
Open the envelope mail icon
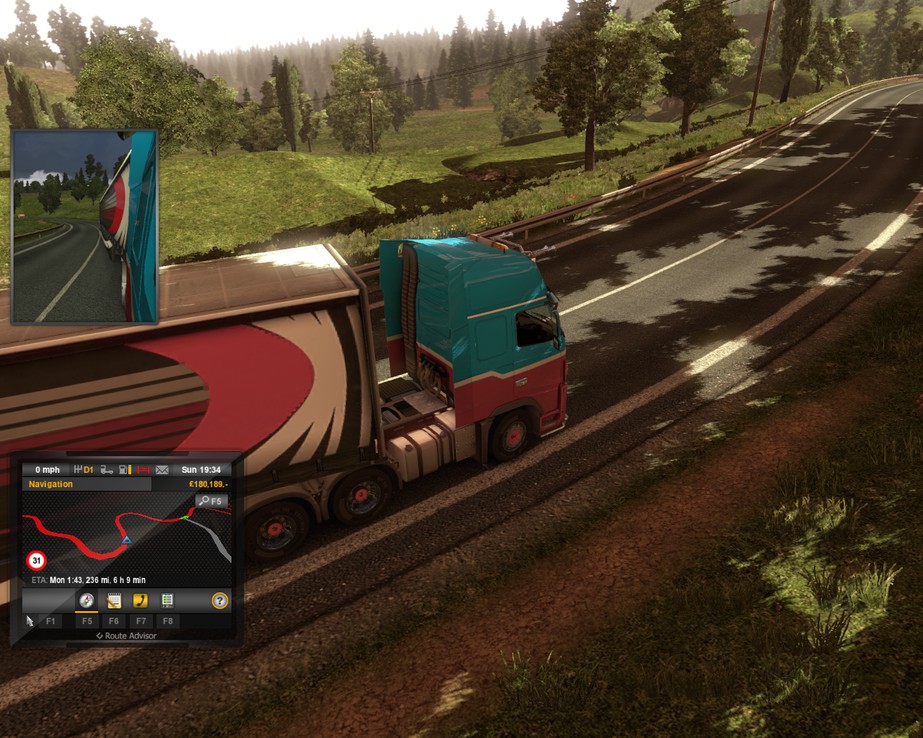(162, 469)
